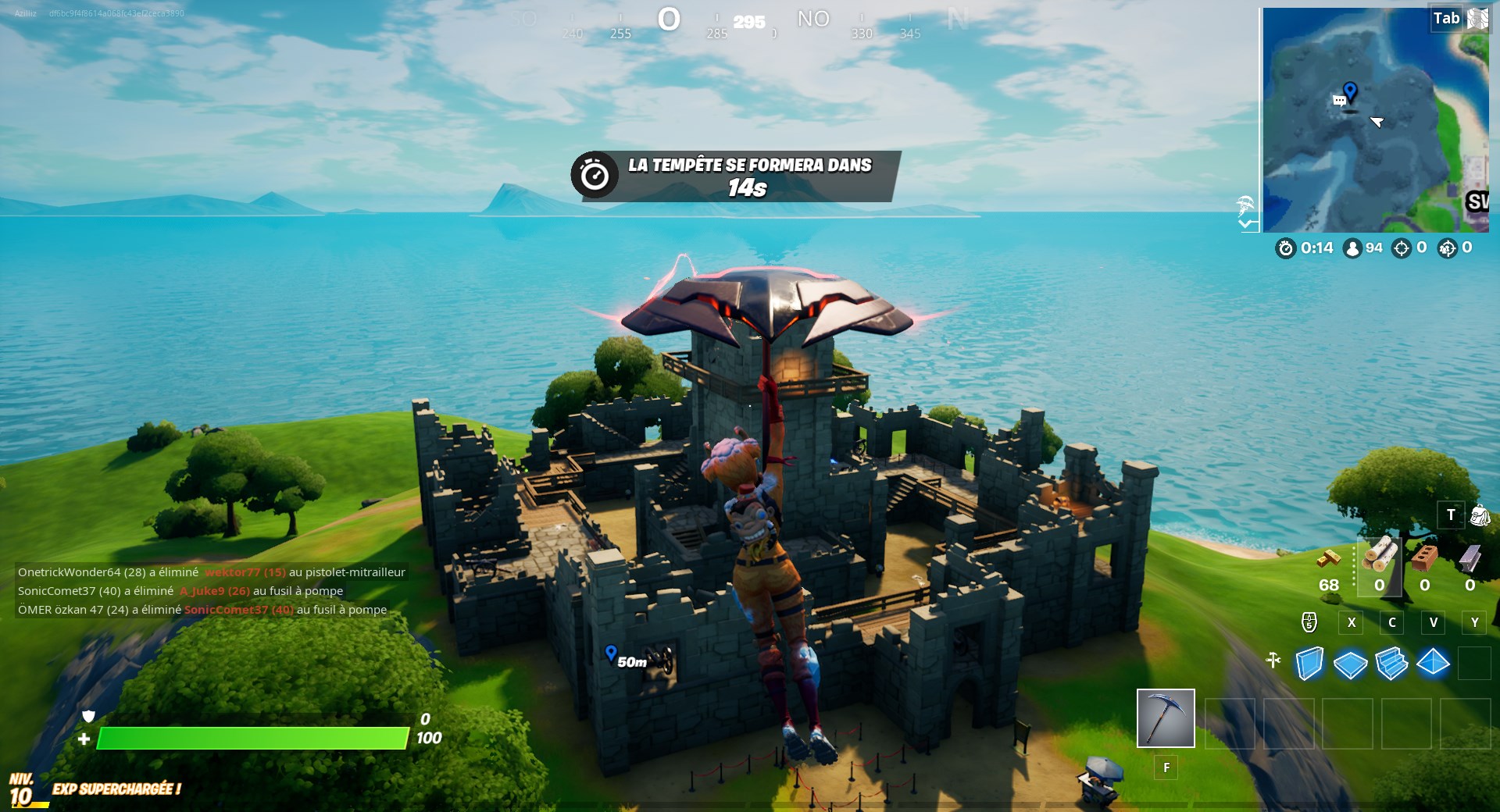Select the floor build piece icon

click(1351, 662)
